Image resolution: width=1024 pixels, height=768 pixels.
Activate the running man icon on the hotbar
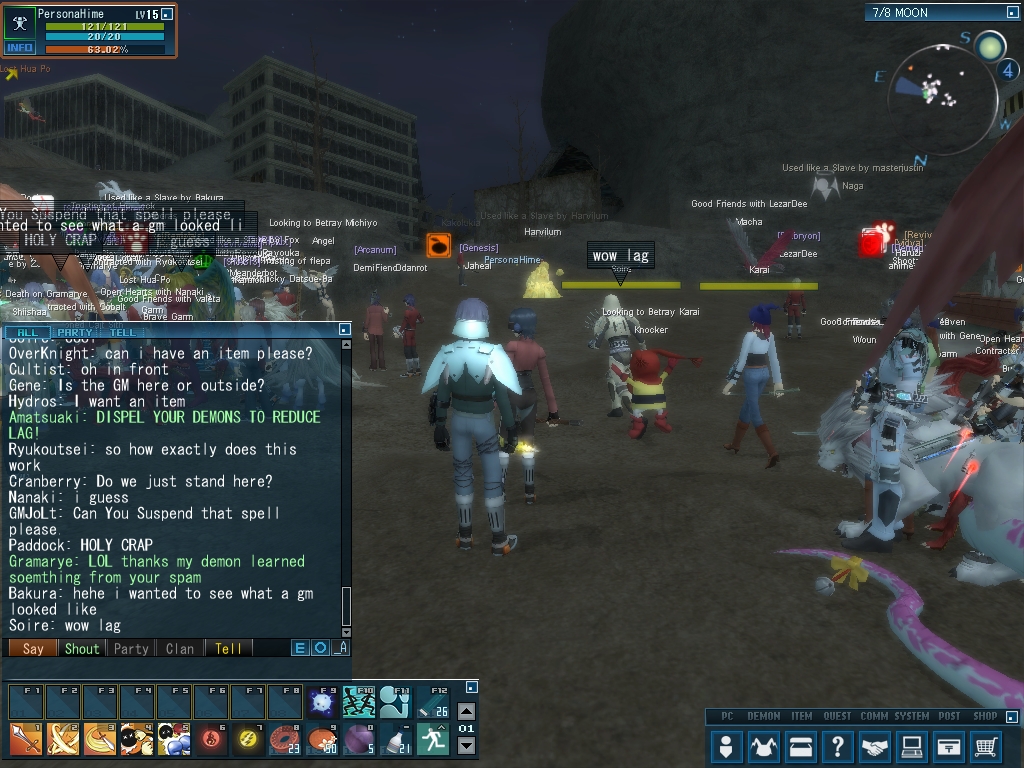(432, 739)
